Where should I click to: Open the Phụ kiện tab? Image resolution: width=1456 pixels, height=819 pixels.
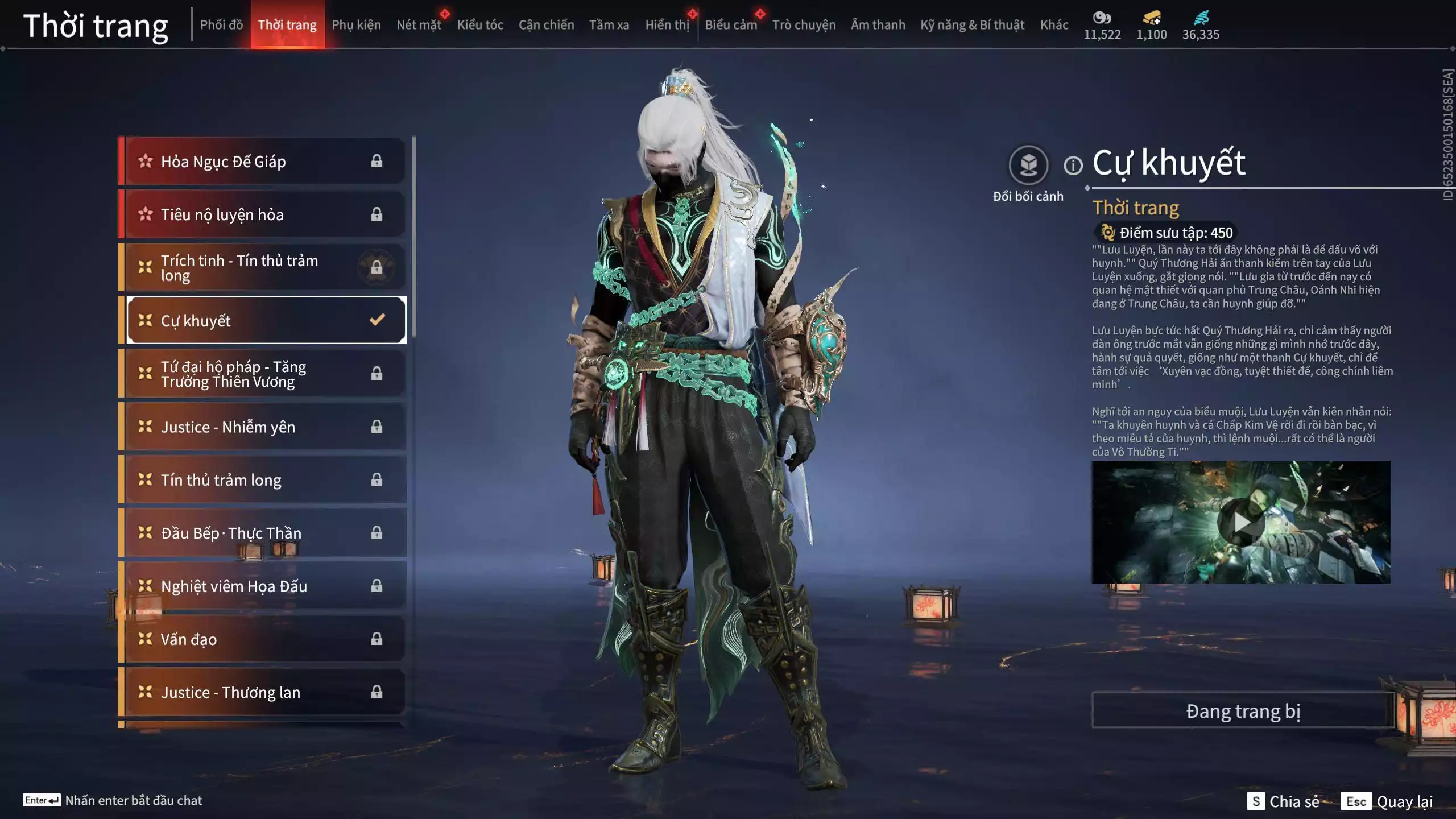point(356,25)
